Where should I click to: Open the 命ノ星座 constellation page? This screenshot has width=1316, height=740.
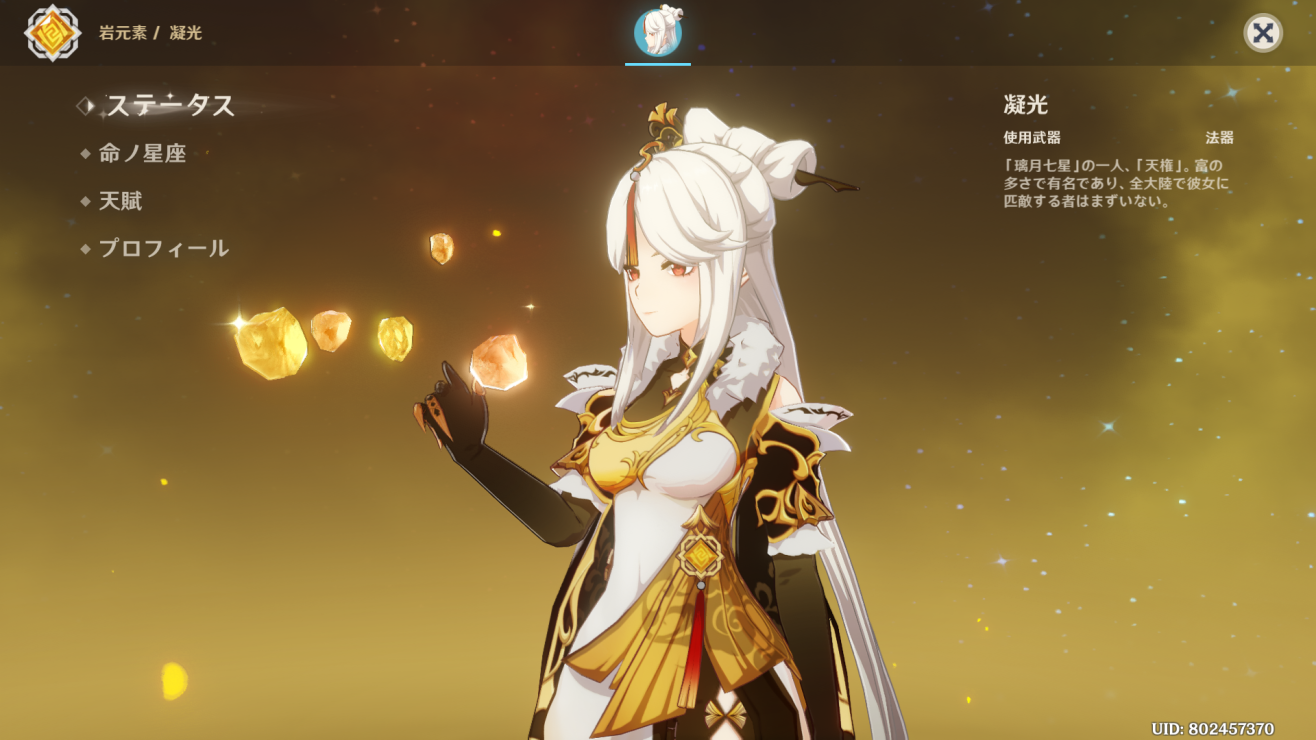pos(142,153)
